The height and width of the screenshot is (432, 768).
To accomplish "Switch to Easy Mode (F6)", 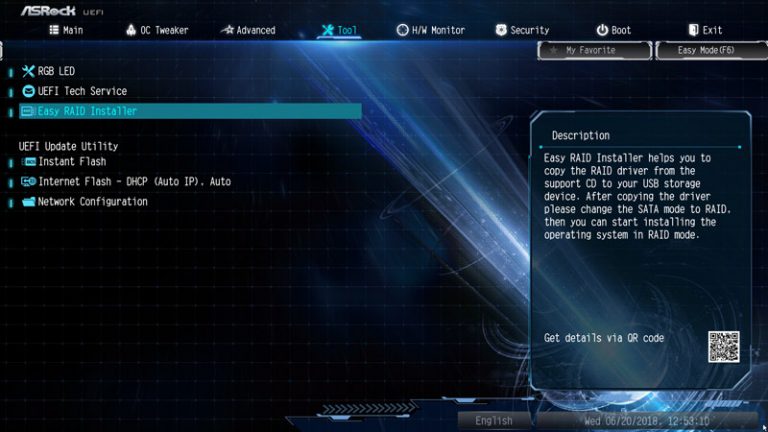I will [710, 50].
